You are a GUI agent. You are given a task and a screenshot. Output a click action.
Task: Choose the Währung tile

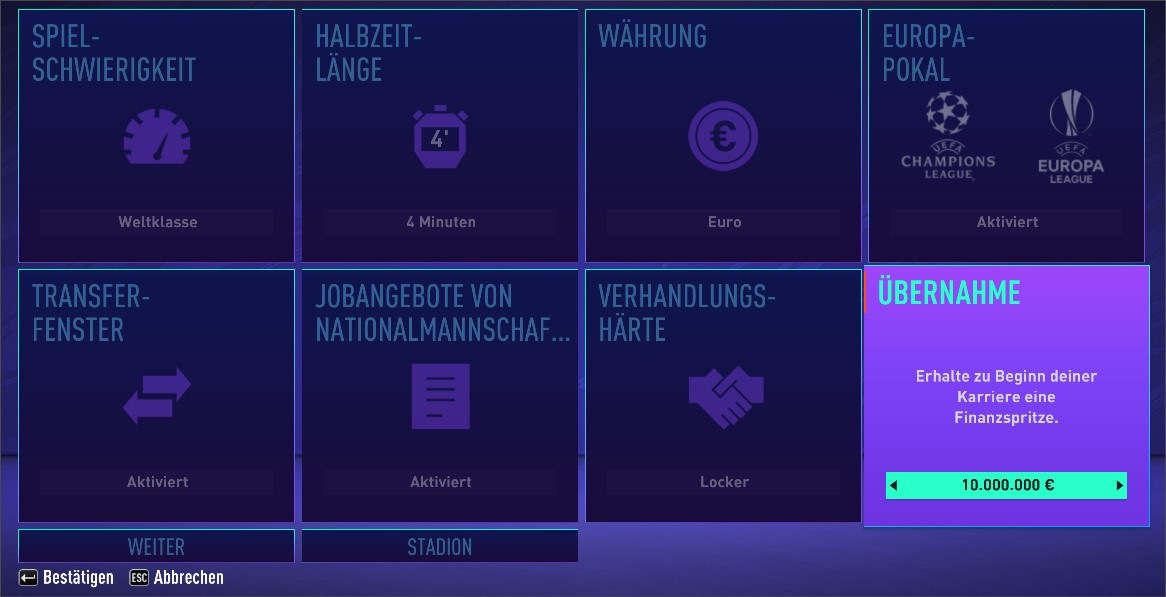point(723,136)
